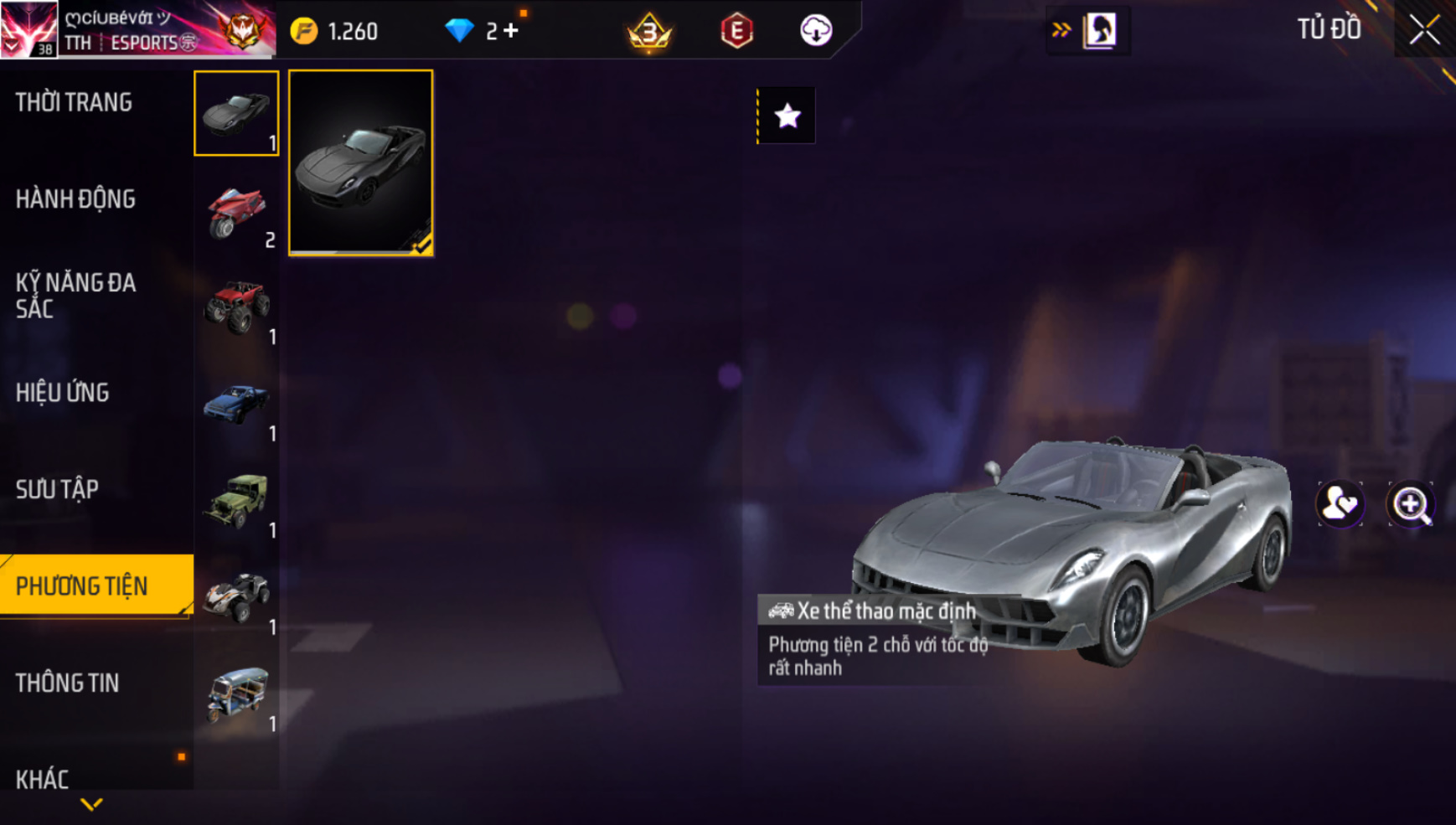Select the Phương Tiện tab
This screenshot has height=825, width=1456.
[82, 586]
